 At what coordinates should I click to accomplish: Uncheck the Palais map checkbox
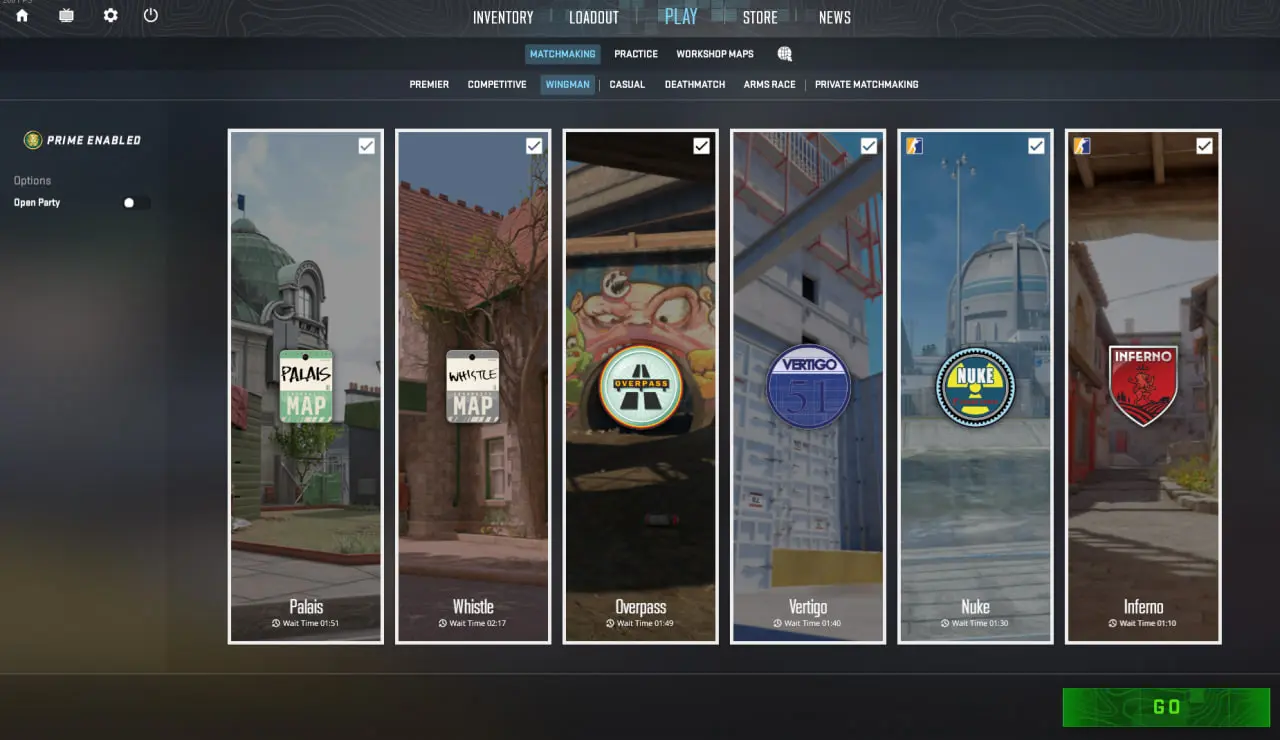pyautogui.click(x=367, y=146)
